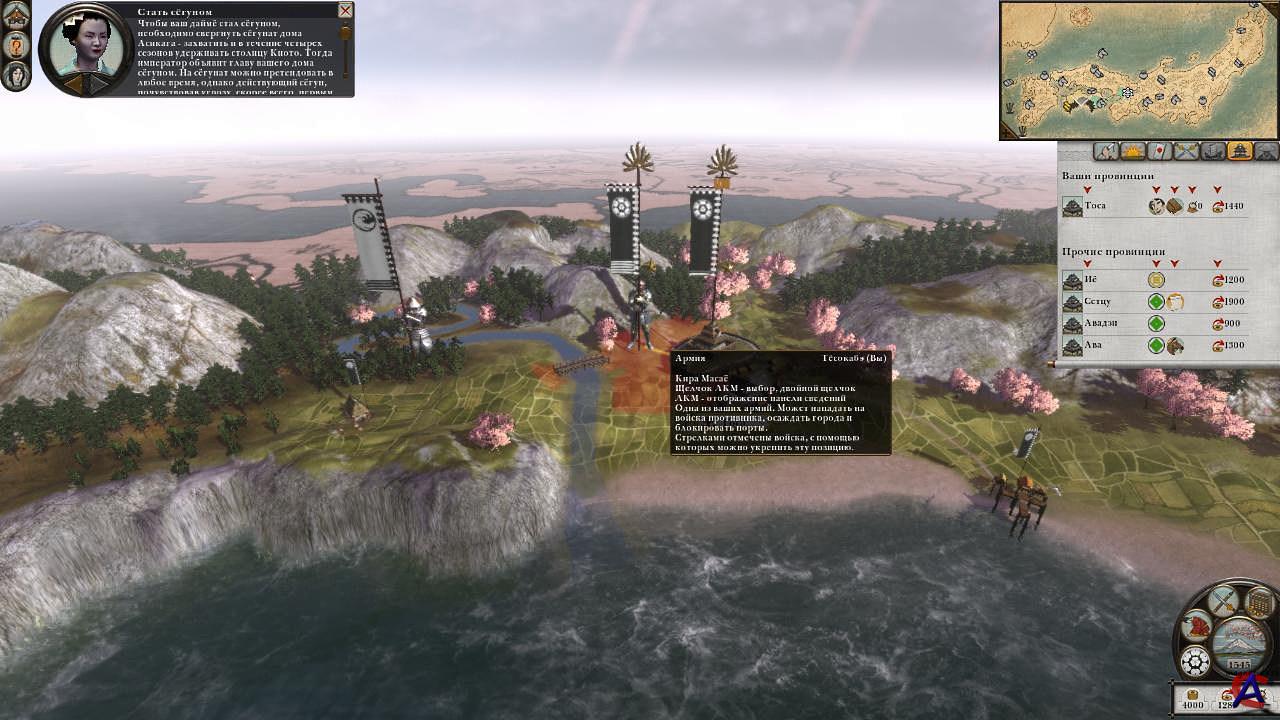Toggle the advisor portrait icon on the sidebar
This screenshot has height=720, width=1280.
[15, 76]
